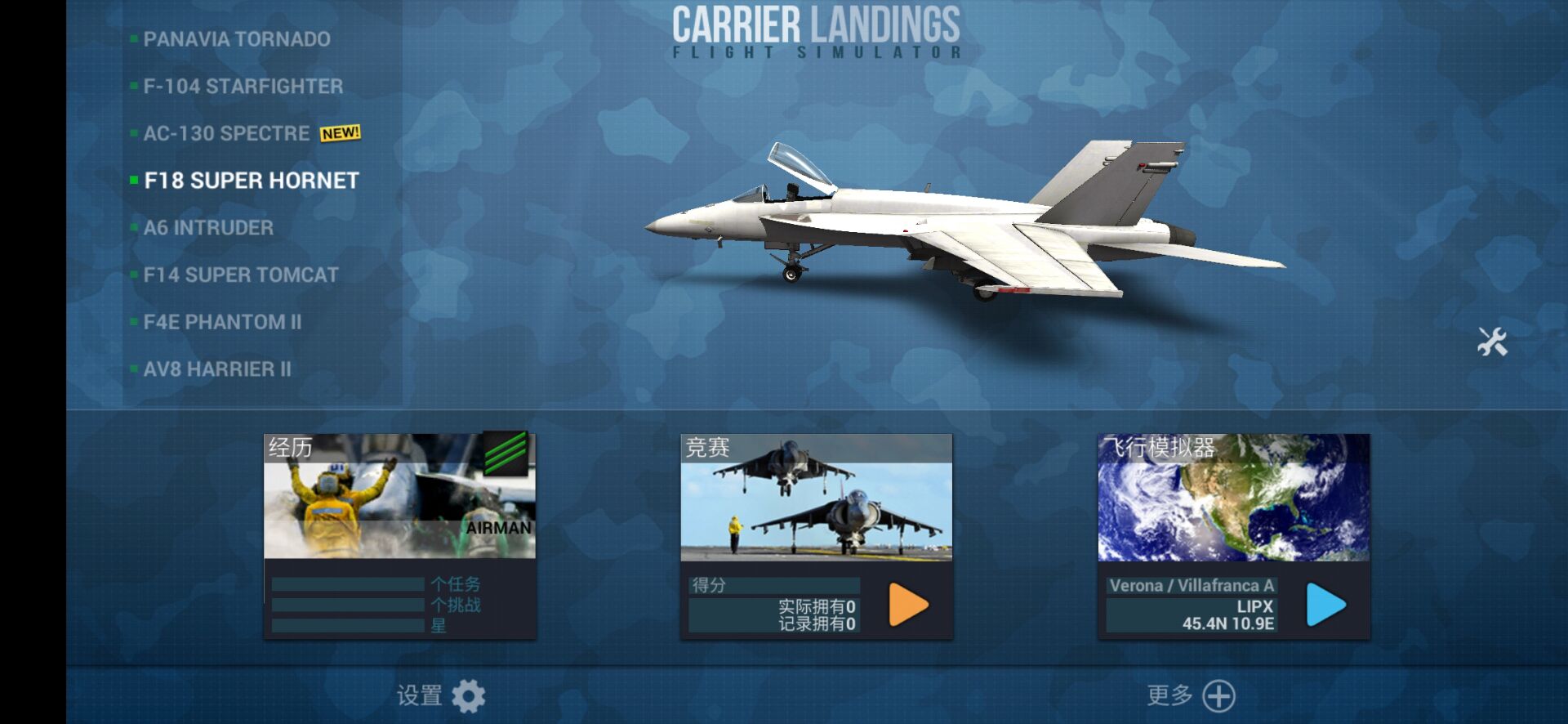Select the F14 SUPER TOMCAT aircraft

click(239, 275)
